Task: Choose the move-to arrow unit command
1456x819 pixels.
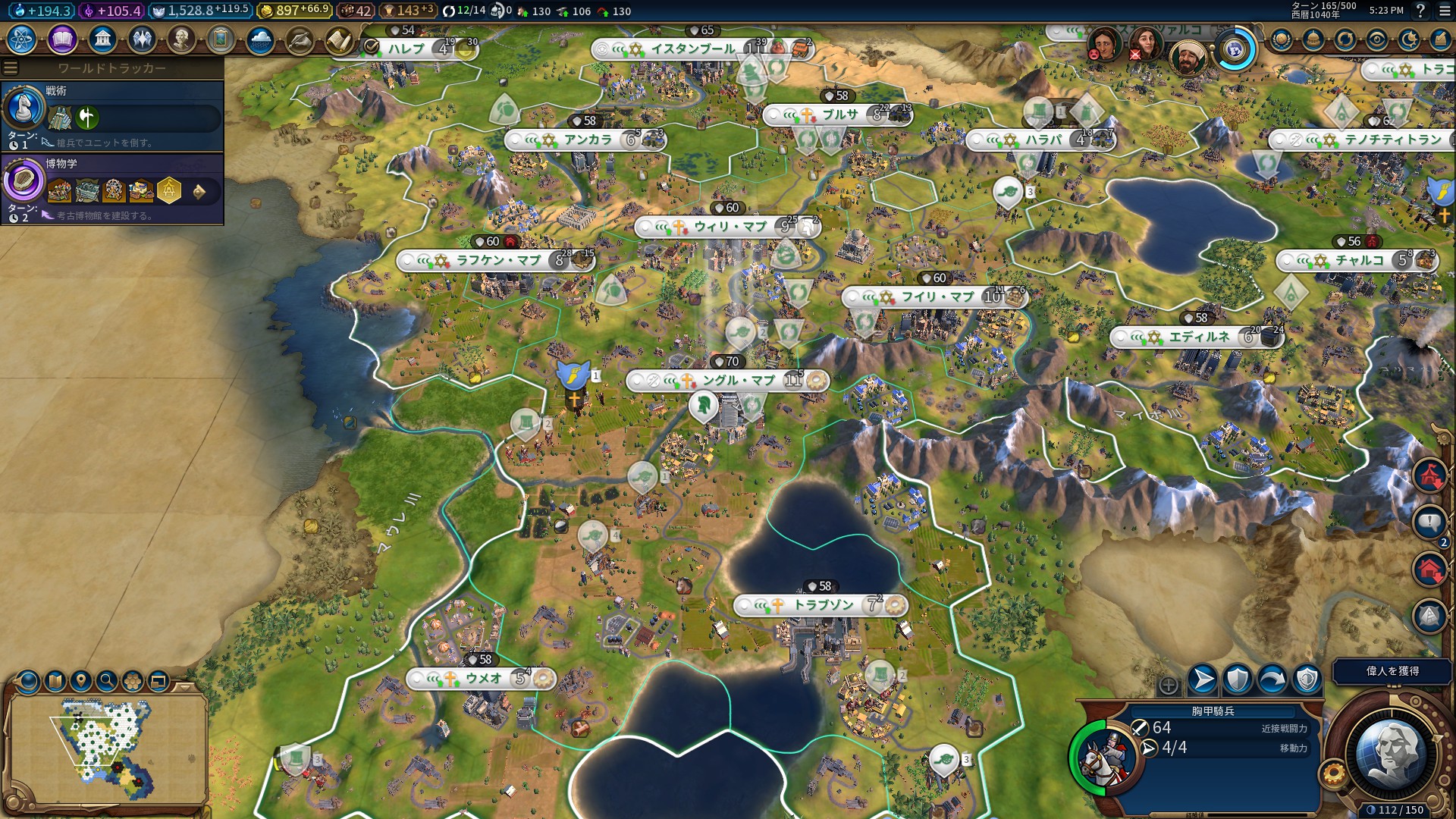Action: click(x=1203, y=680)
